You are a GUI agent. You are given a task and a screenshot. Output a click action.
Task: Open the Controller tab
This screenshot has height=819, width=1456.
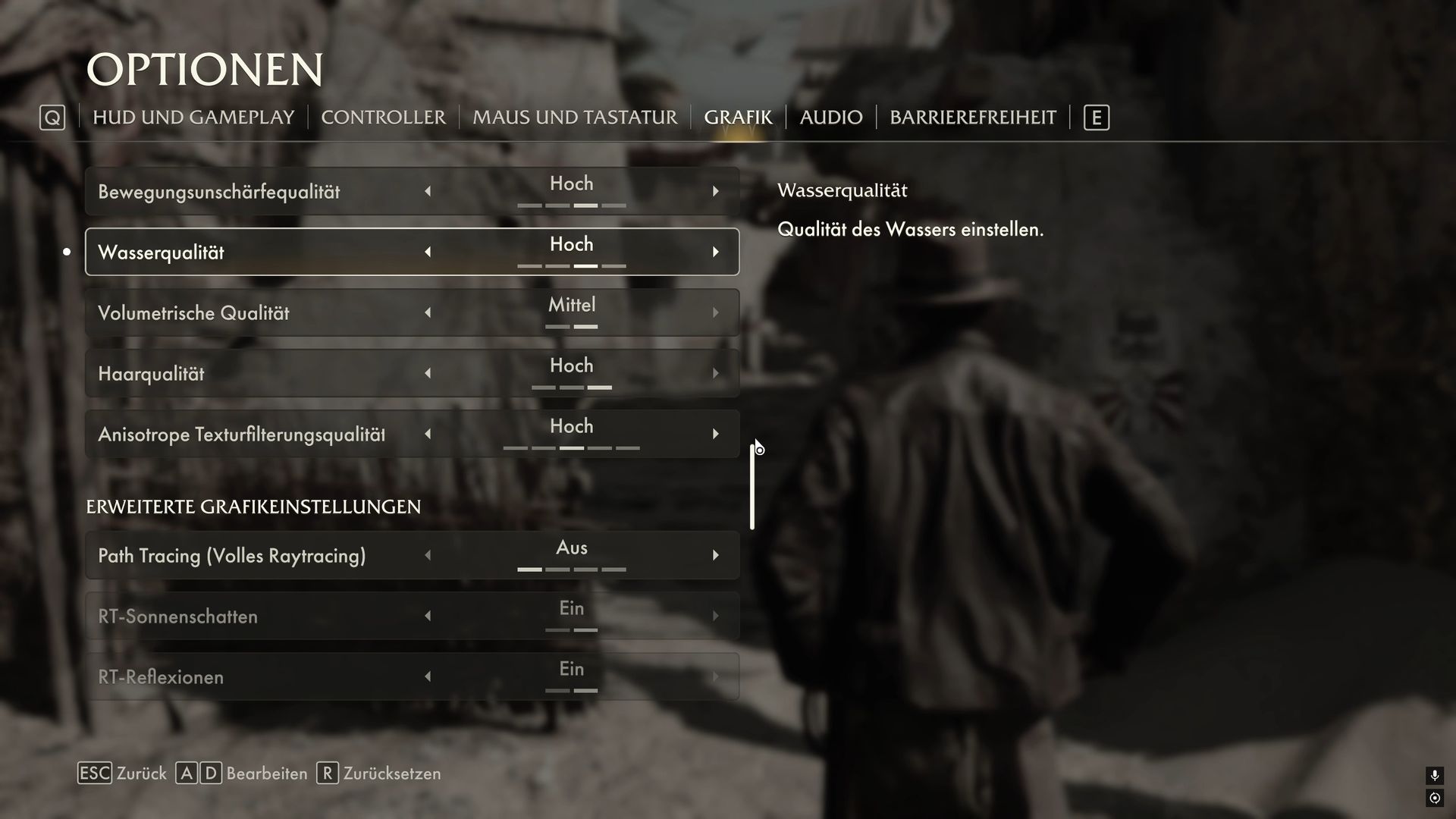tap(383, 118)
